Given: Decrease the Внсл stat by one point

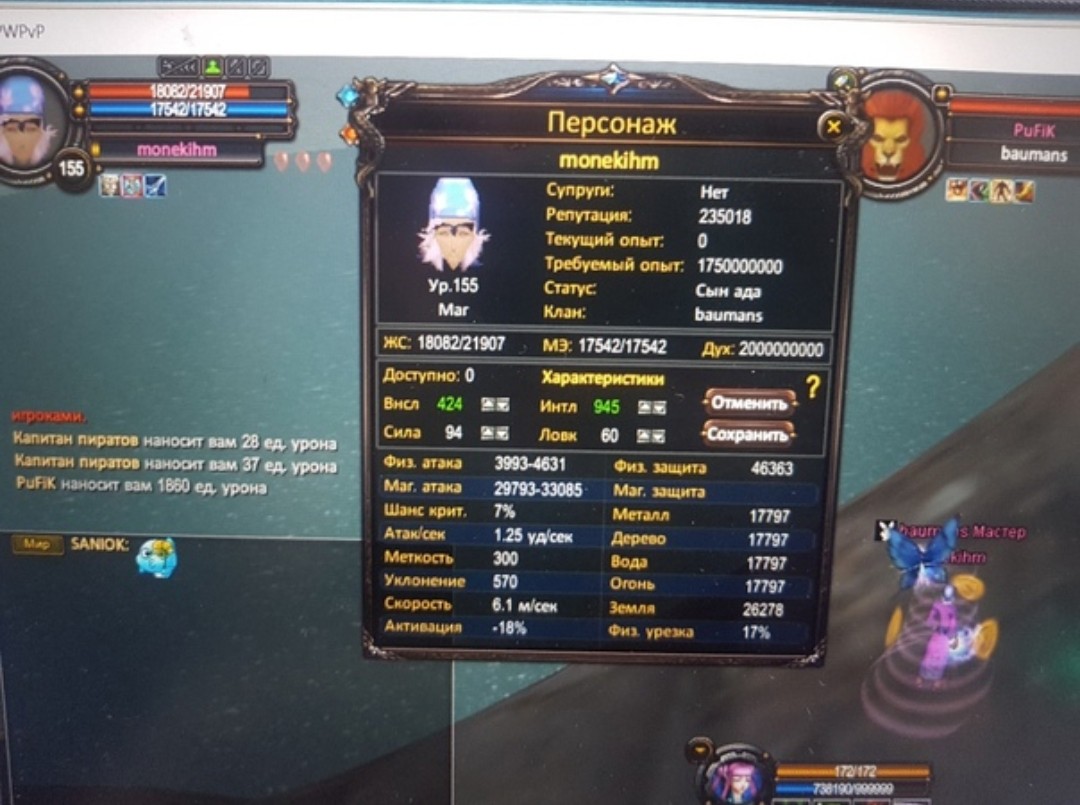Looking at the screenshot, I should tap(502, 405).
